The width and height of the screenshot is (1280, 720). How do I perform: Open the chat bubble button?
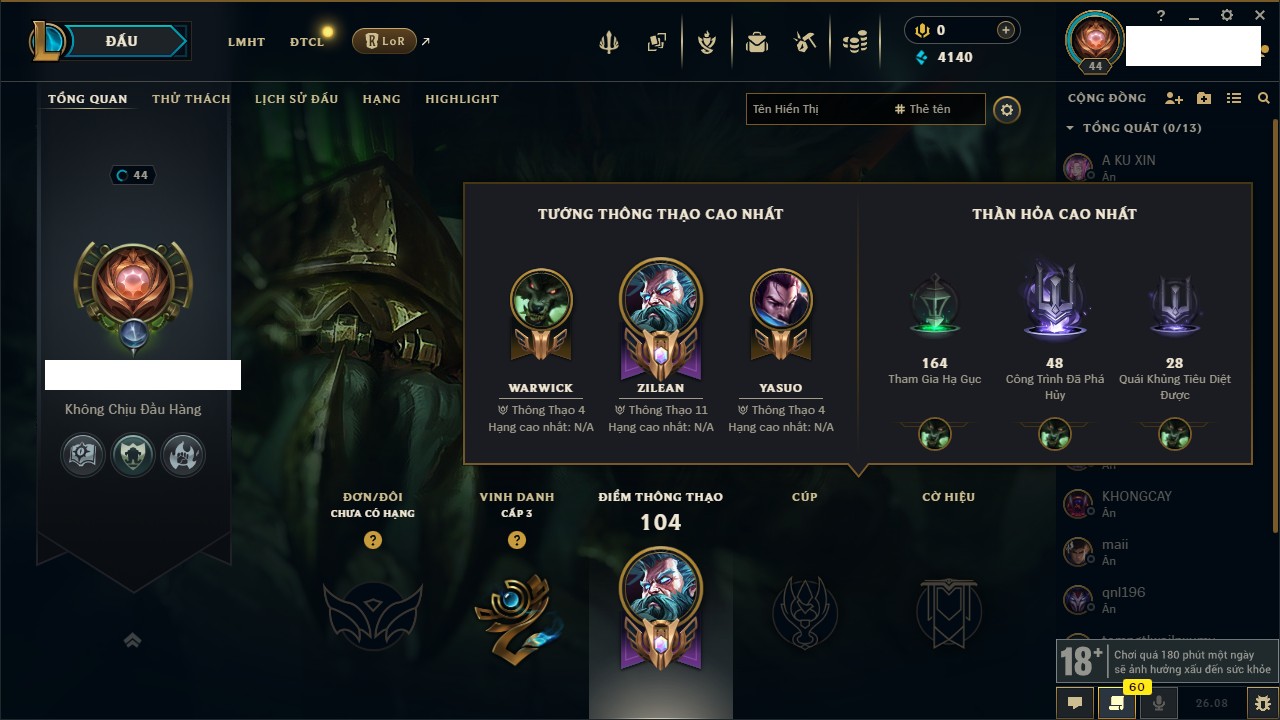pyautogui.click(x=1075, y=703)
